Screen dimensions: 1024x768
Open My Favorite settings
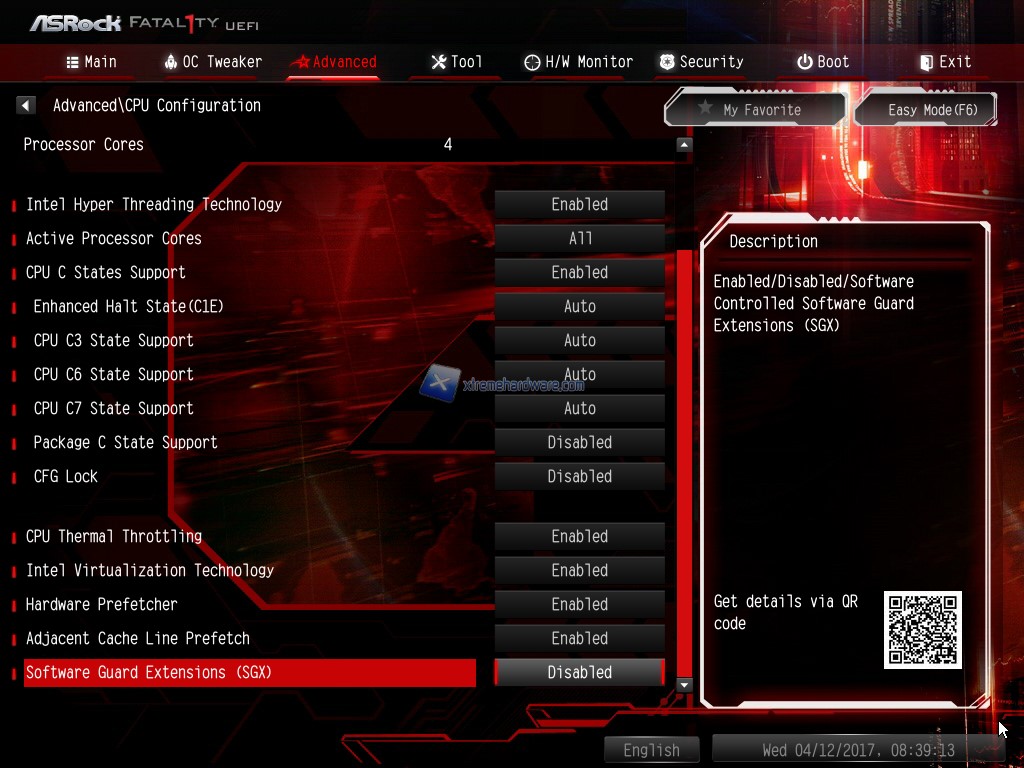tap(755, 110)
